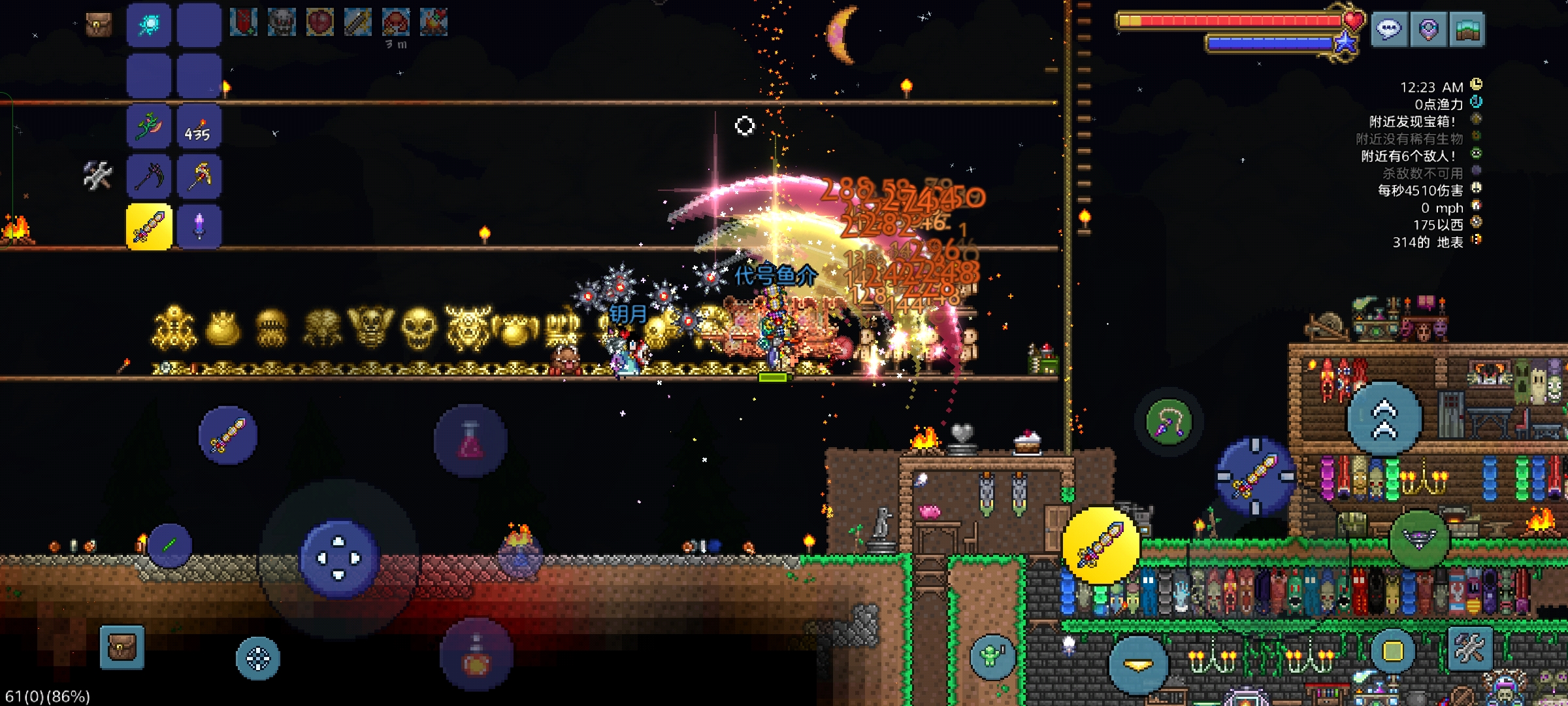Select the highlighted Zenith sword slot
Image resolution: width=1568 pixels, height=706 pixels.
(x=149, y=227)
